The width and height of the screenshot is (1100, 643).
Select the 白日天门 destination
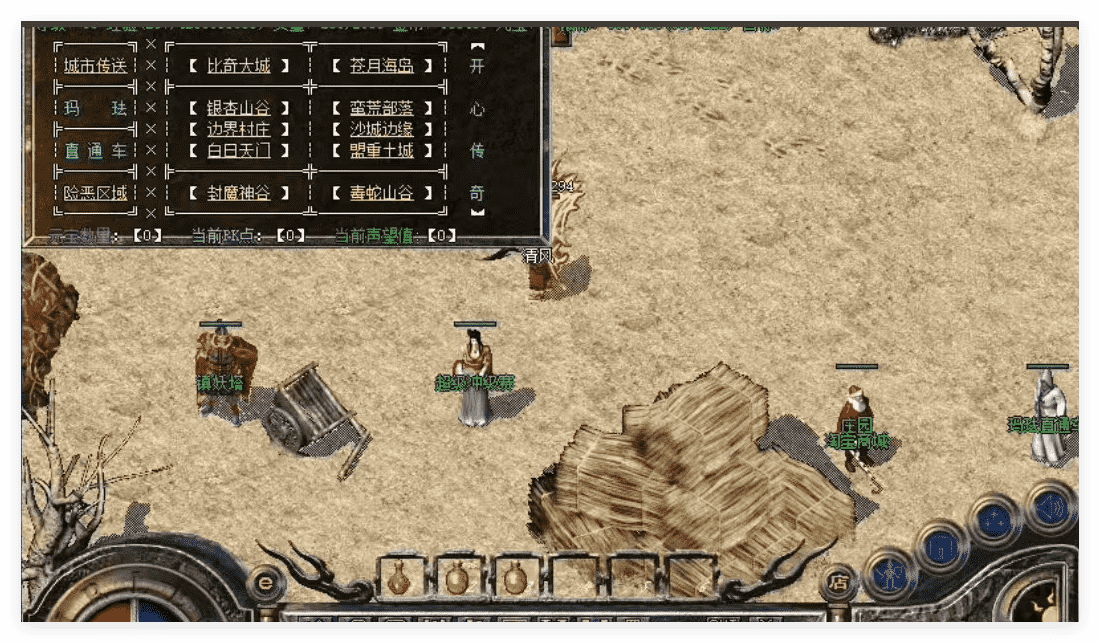pyautogui.click(x=239, y=151)
